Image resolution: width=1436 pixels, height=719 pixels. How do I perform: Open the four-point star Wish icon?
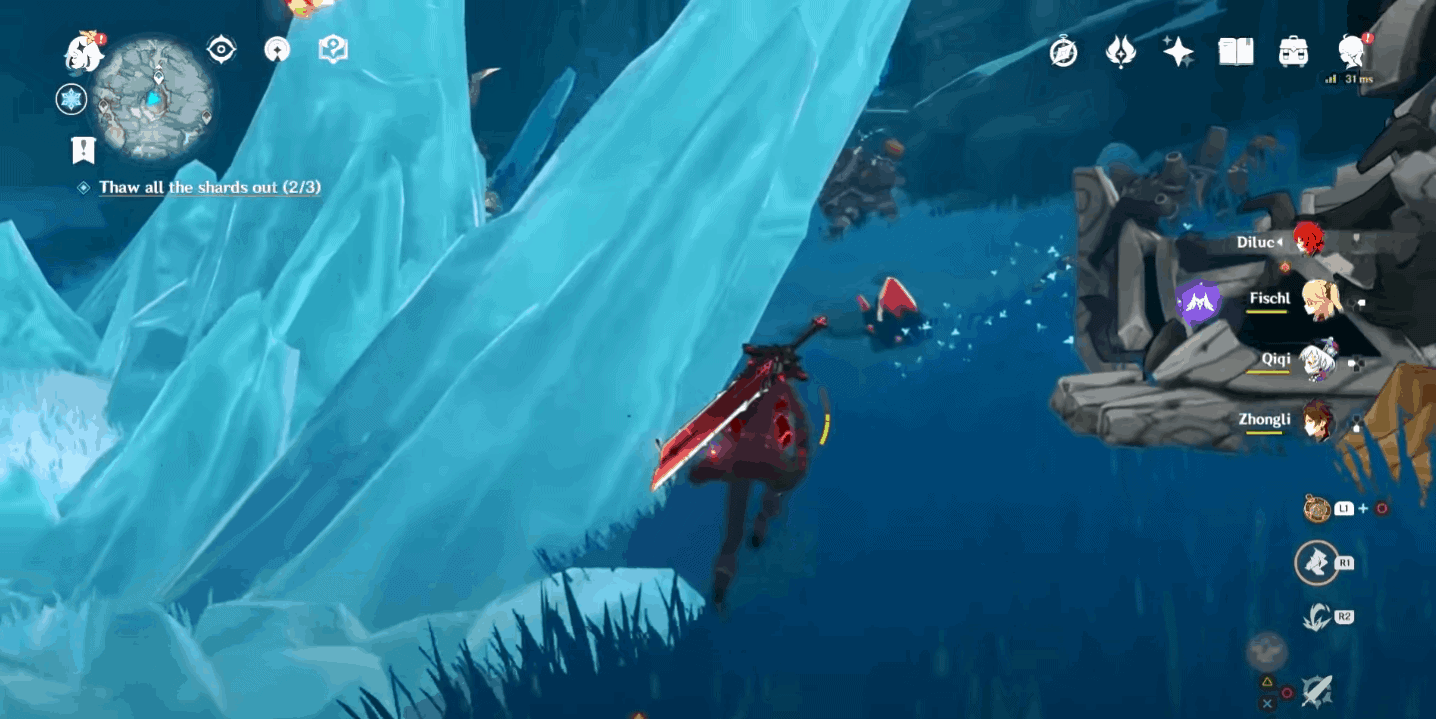[x=1178, y=52]
